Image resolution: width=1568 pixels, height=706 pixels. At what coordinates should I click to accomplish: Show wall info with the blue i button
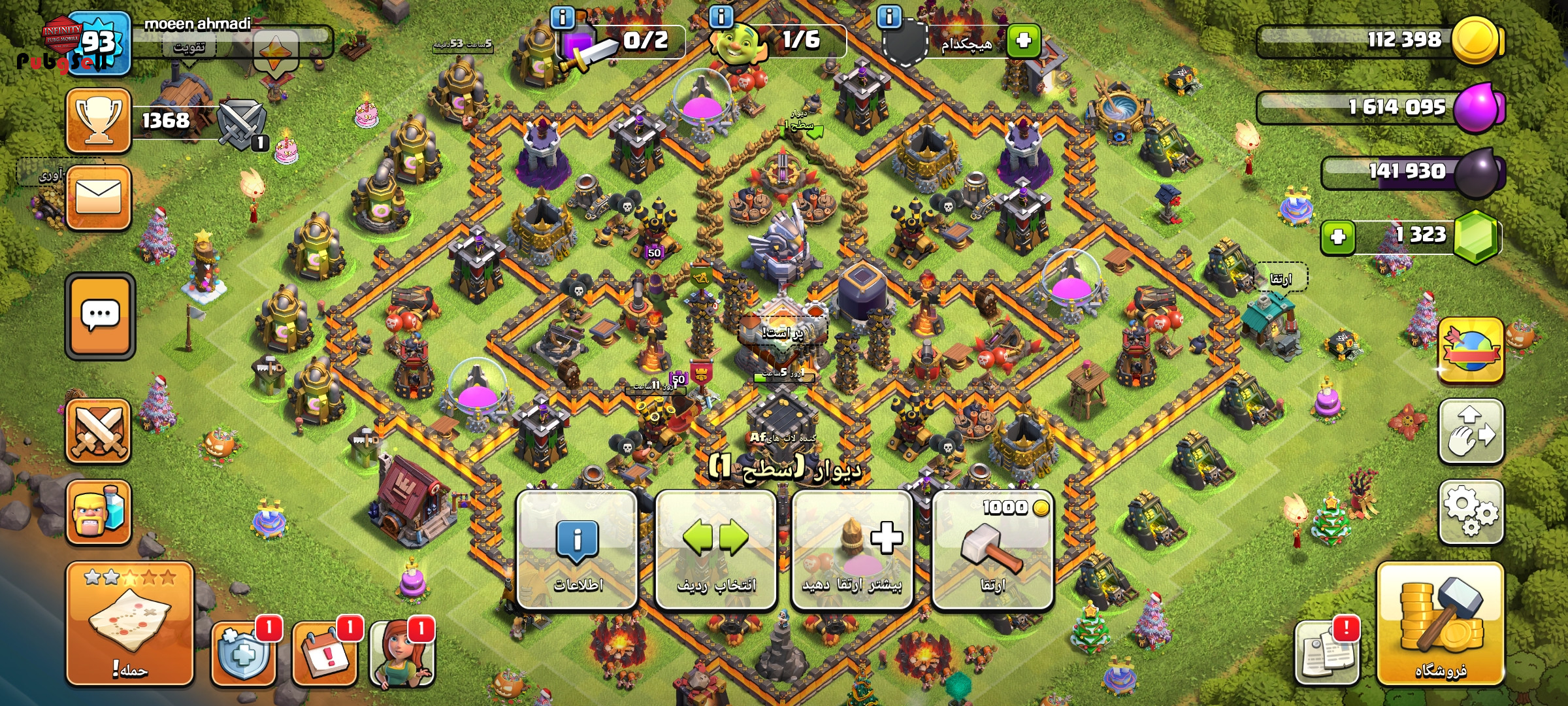pos(577,550)
